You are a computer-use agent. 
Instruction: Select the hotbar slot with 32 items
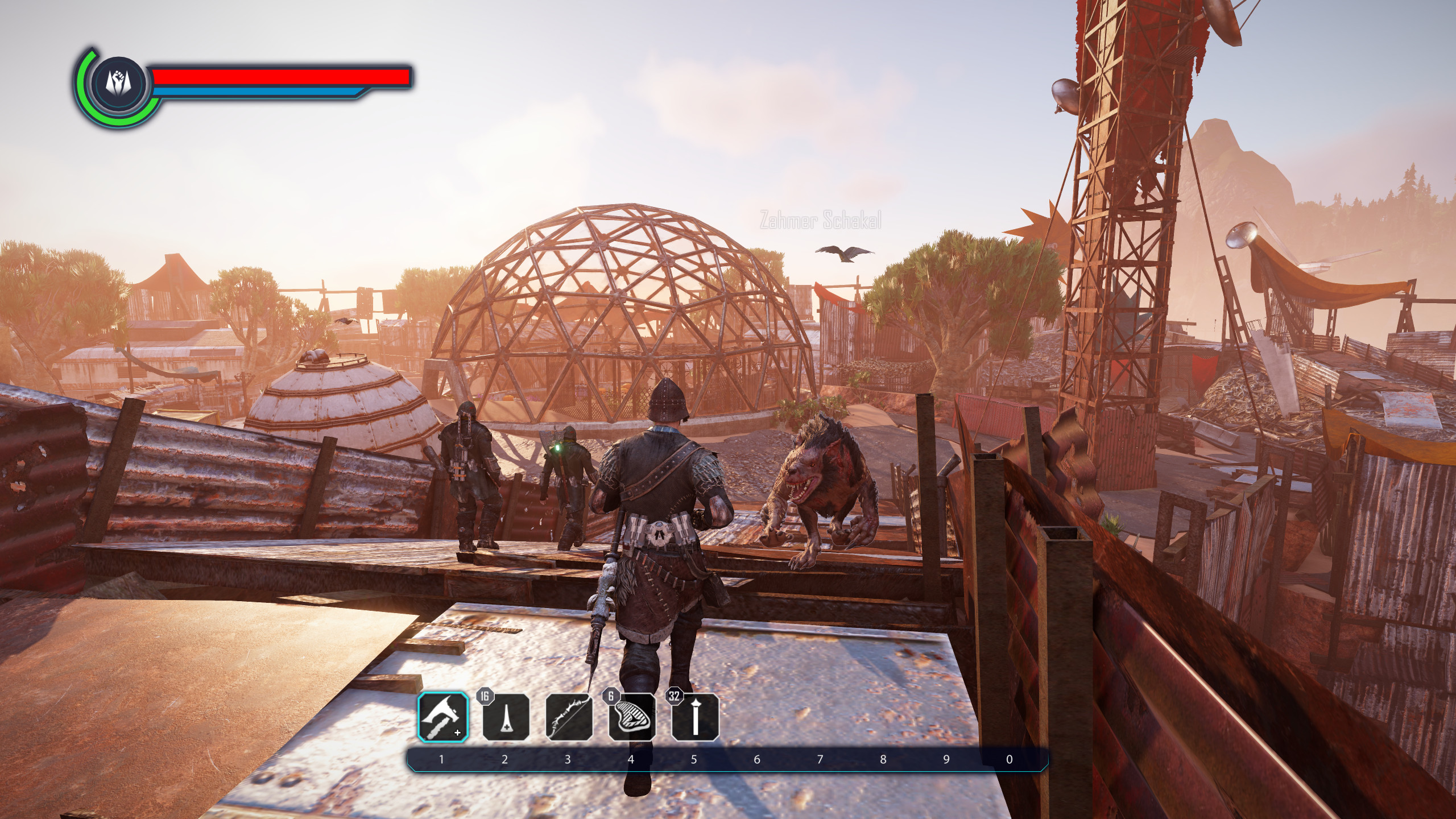(x=694, y=717)
